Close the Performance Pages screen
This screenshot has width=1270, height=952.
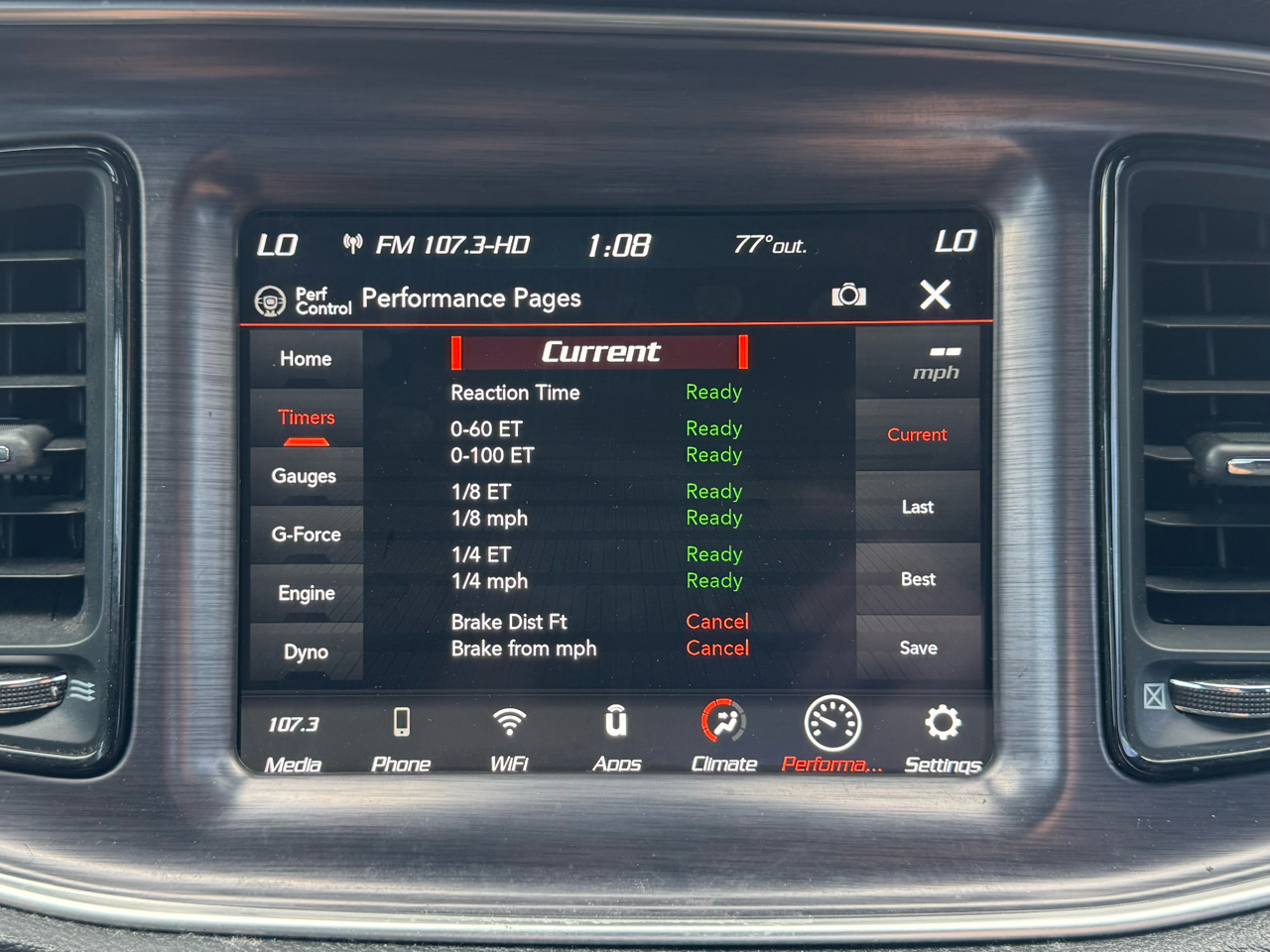click(x=935, y=295)
